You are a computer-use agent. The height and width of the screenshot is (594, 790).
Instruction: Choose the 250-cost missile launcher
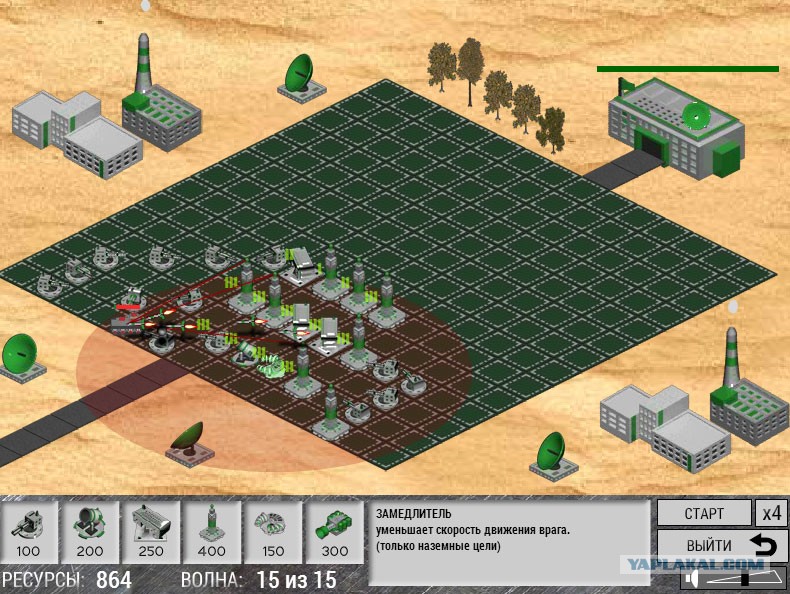pos(151,531)
